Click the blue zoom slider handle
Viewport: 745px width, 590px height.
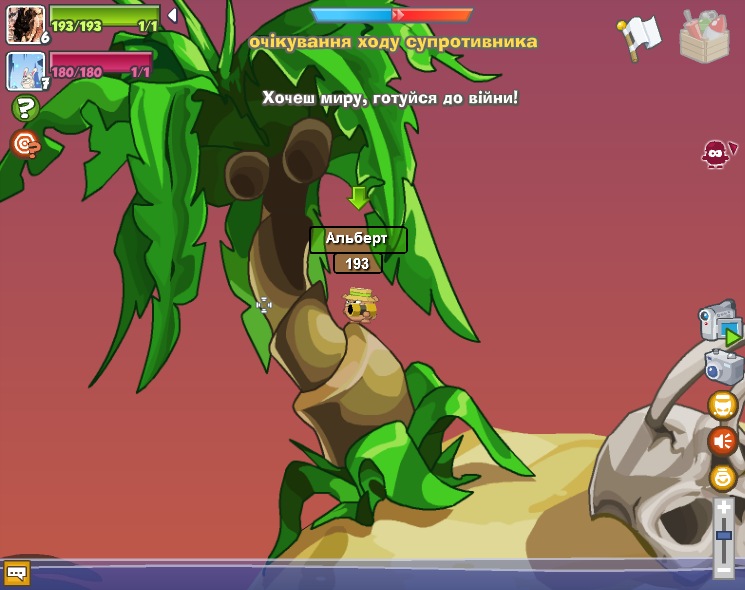coord(724,536)
